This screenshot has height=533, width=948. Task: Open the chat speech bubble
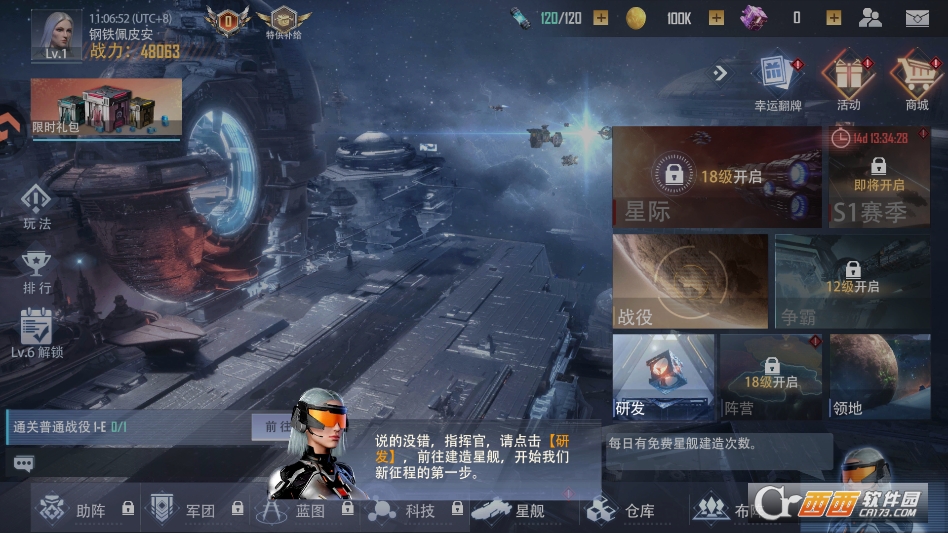click(x=24, y=463)
